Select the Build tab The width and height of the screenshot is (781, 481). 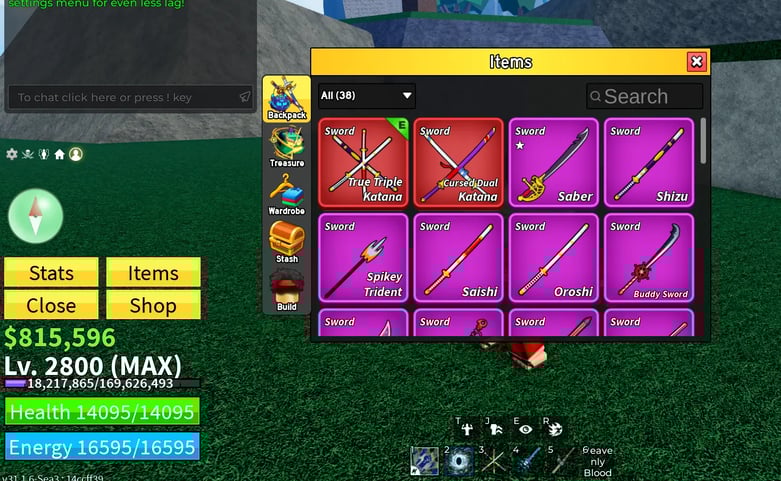click(x=286, y=291)
